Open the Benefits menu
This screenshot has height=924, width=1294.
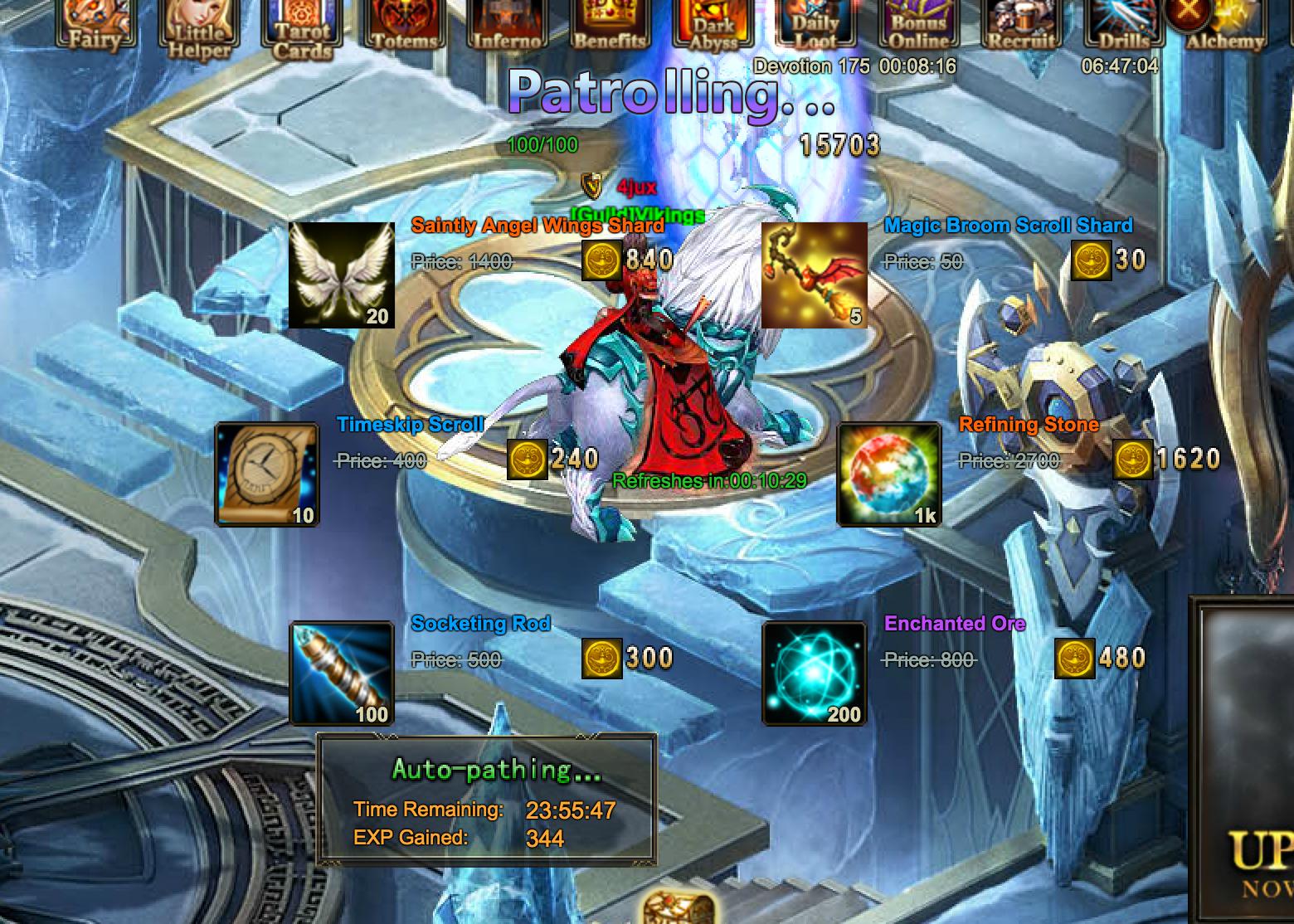click(610, 23)
